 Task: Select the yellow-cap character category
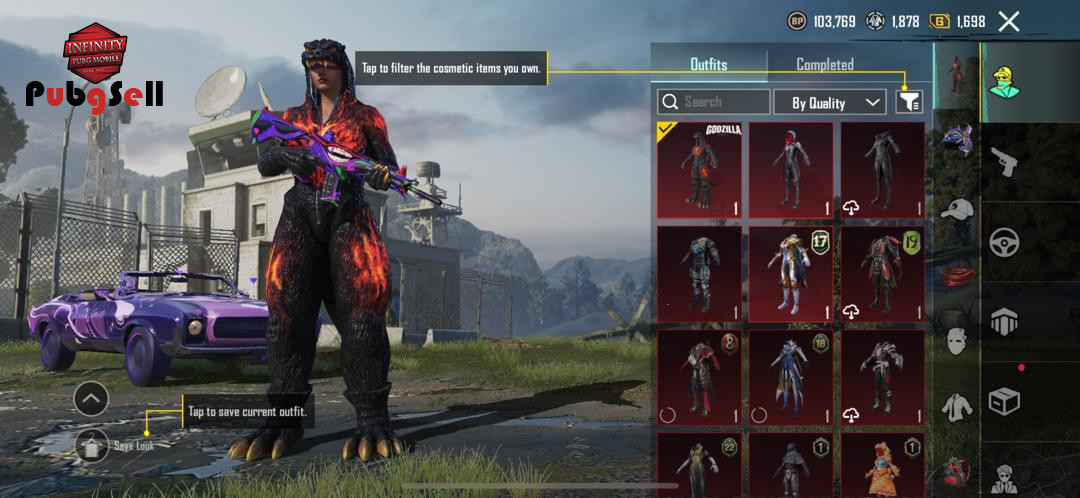click(x=1004, y=82)
